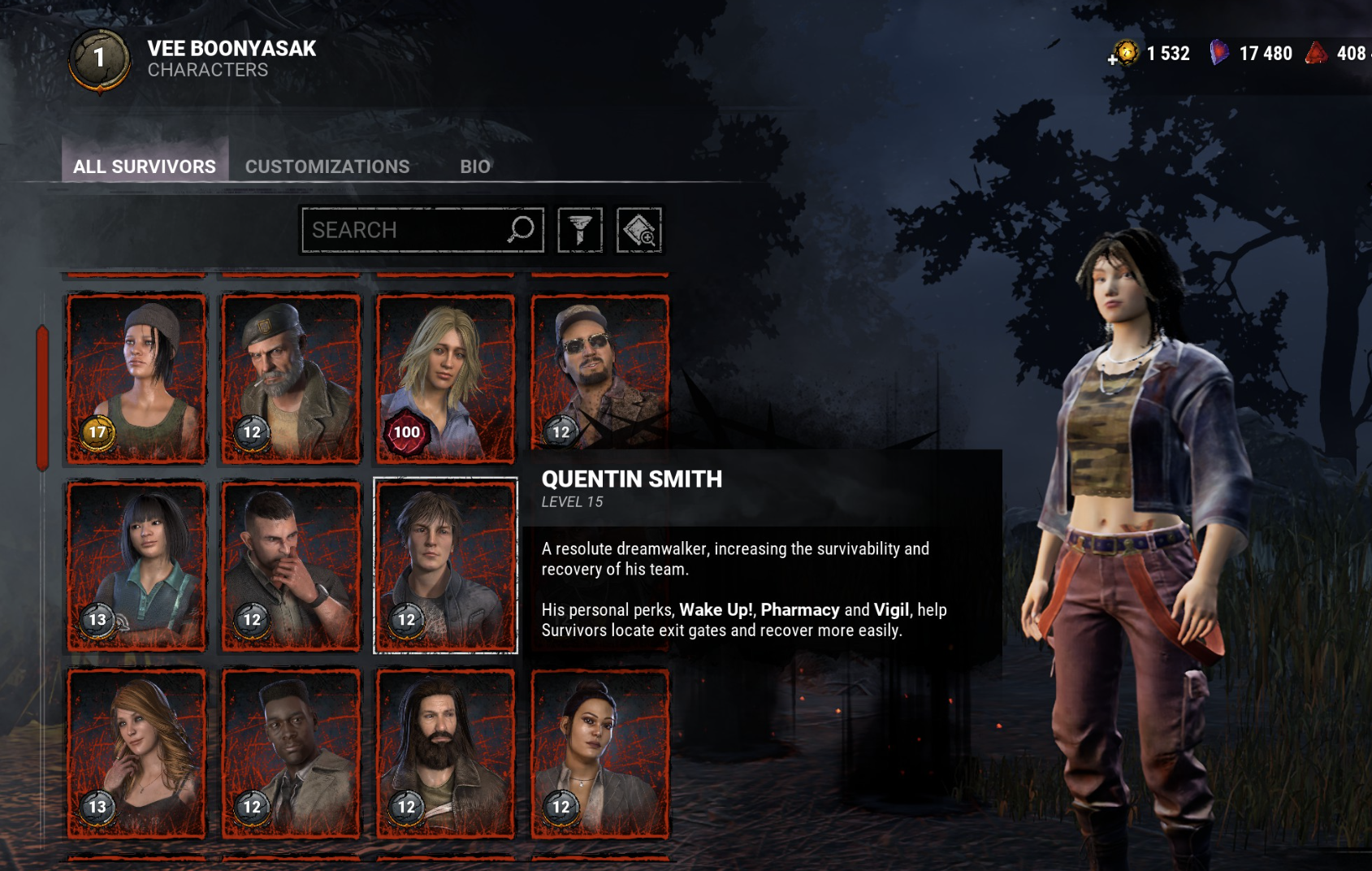The height and width of the screenshot is (871, 1372).
Task: Select the black-bob-haired survivor at level 13
Action: pos(136,565)
